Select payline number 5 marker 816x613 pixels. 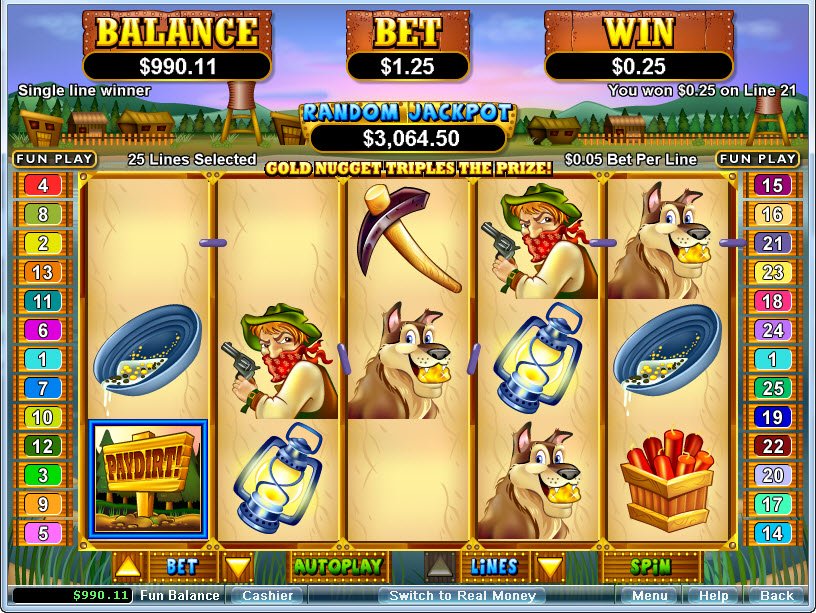(x=42, y=533)
